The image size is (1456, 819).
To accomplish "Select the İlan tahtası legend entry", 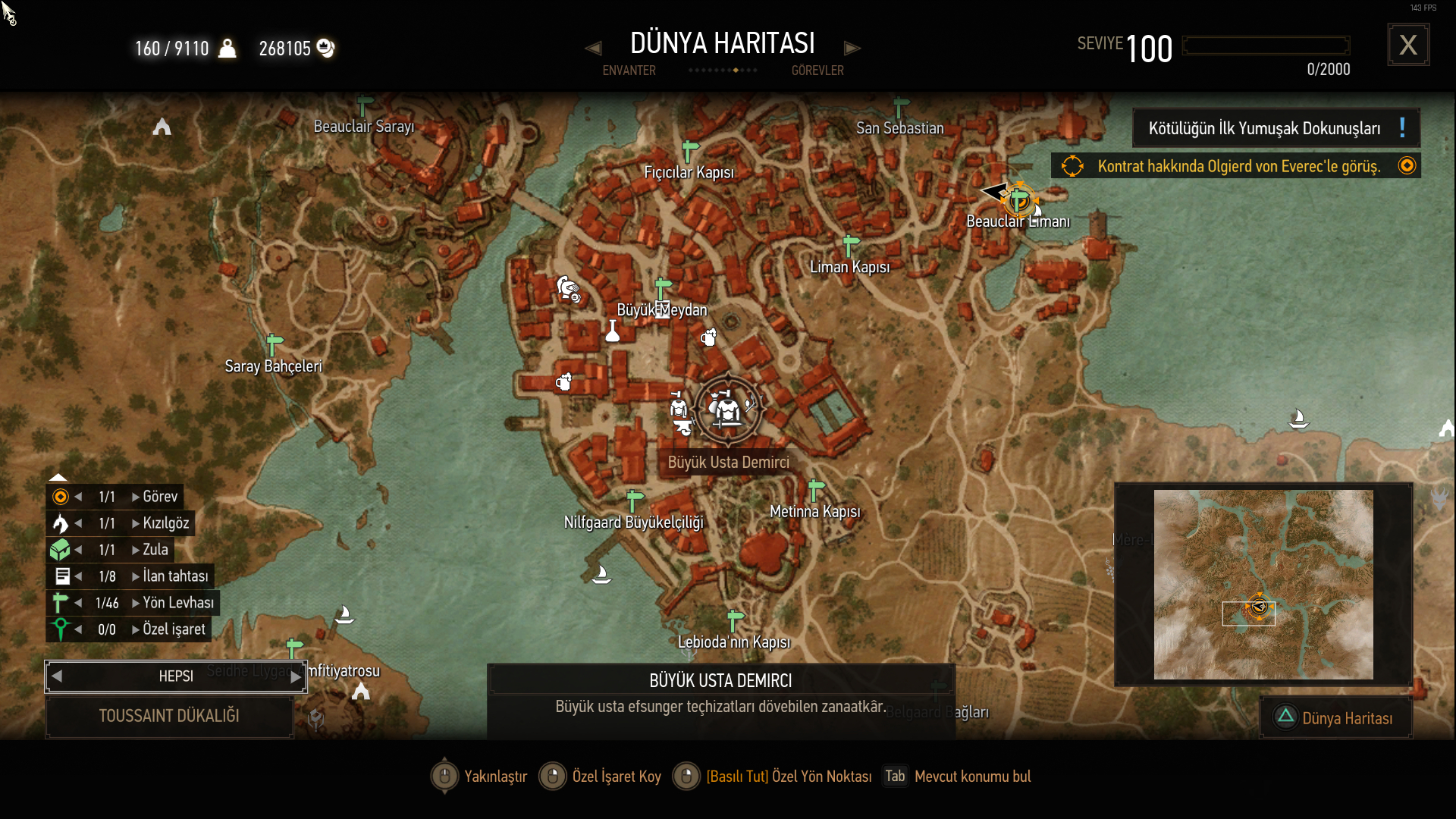I will [174, 576].
